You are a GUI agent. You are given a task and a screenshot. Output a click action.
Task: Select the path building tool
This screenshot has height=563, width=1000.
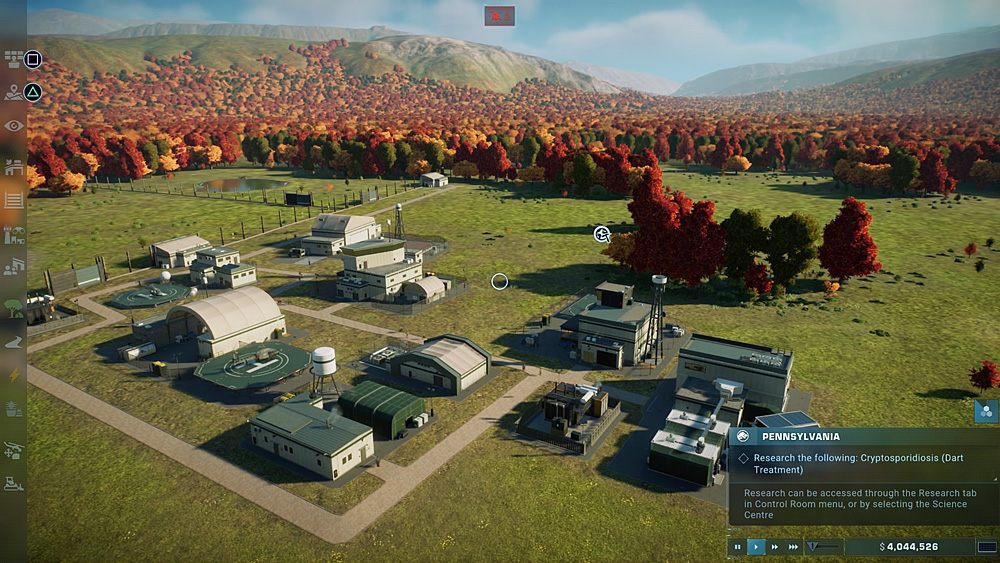(13, 341)
